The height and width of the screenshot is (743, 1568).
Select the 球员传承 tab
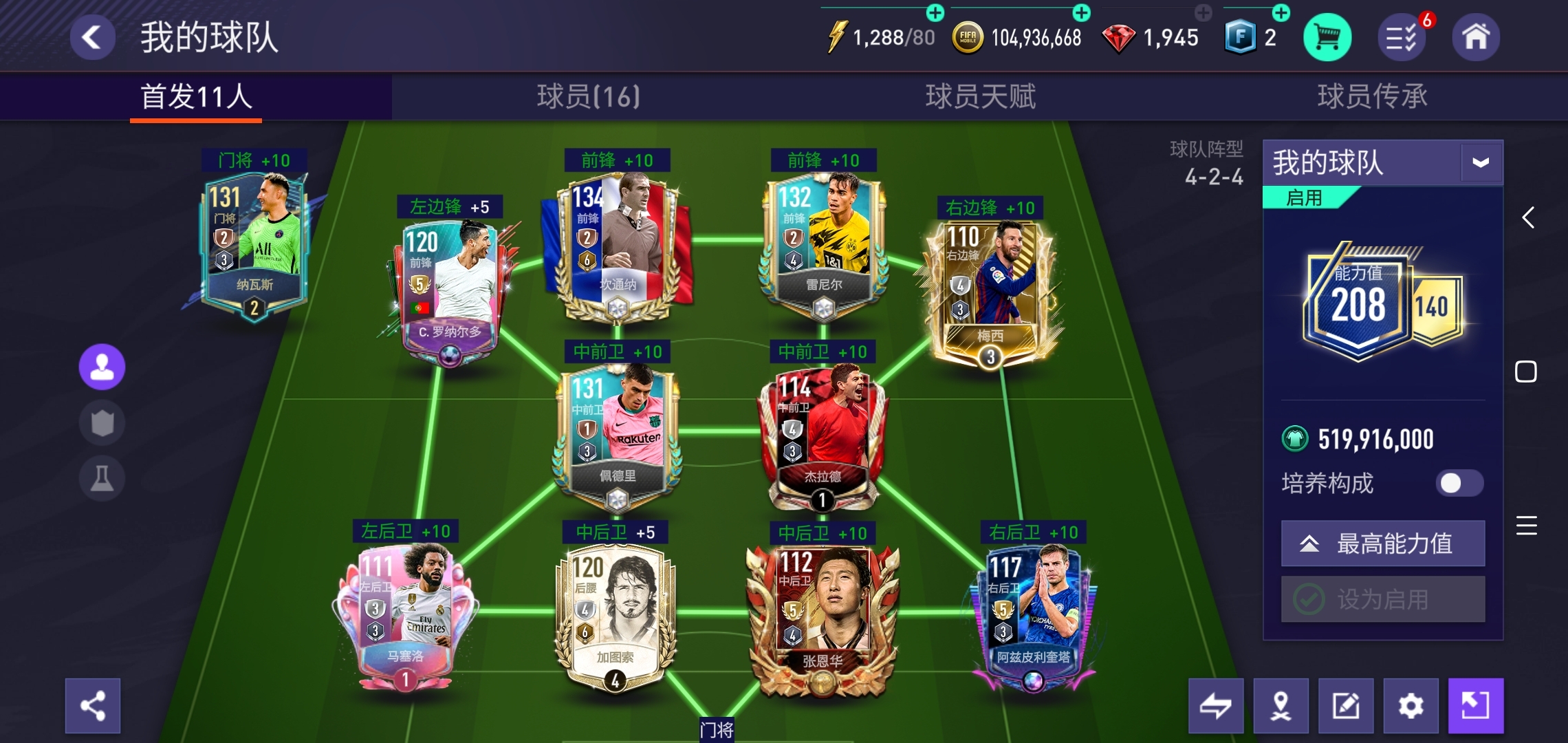[1372, 96]
